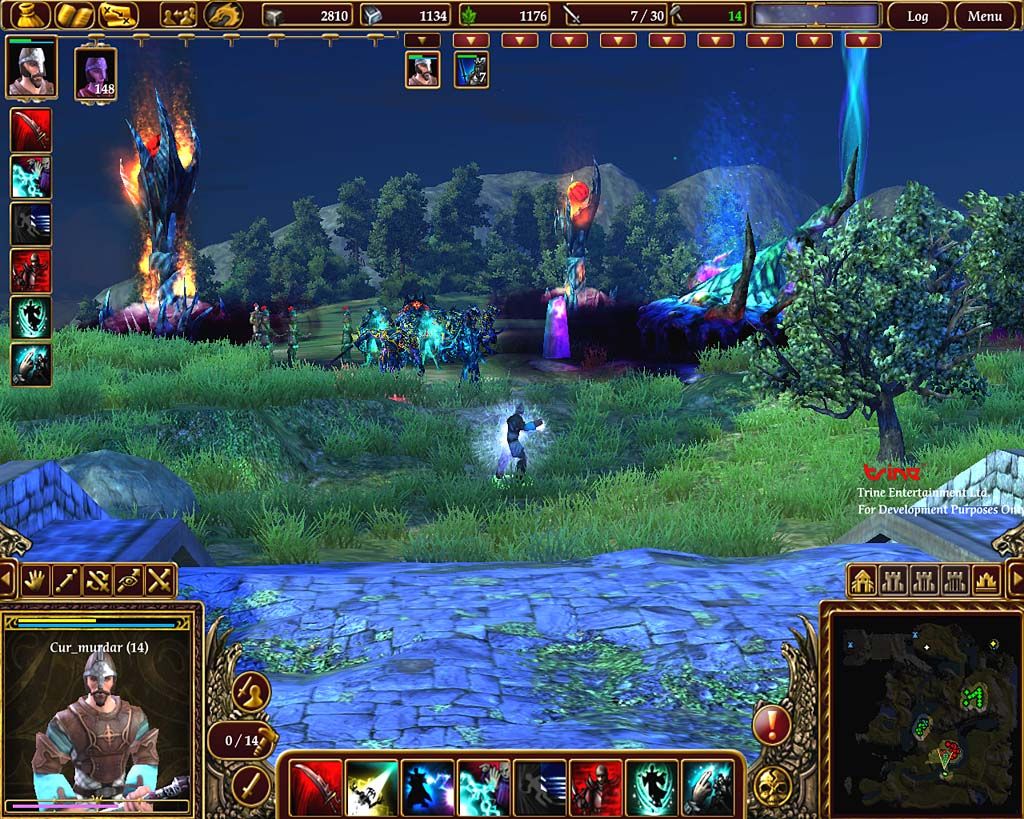Toggle the eye command button
Screen dimensions: 1024x819
[129, 580]
